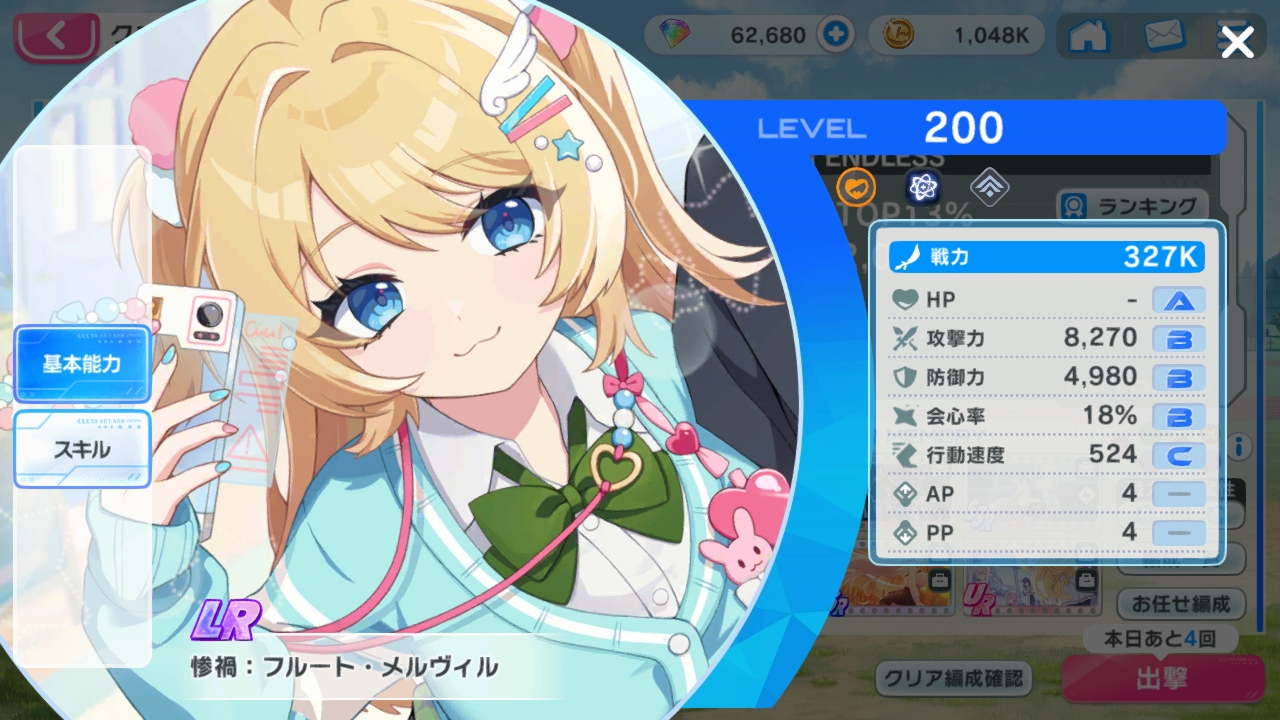Open the mailbox envelope icon
Image resolution: width=1280 pixels, height=720 pixels.
(x=1163, y=36)
